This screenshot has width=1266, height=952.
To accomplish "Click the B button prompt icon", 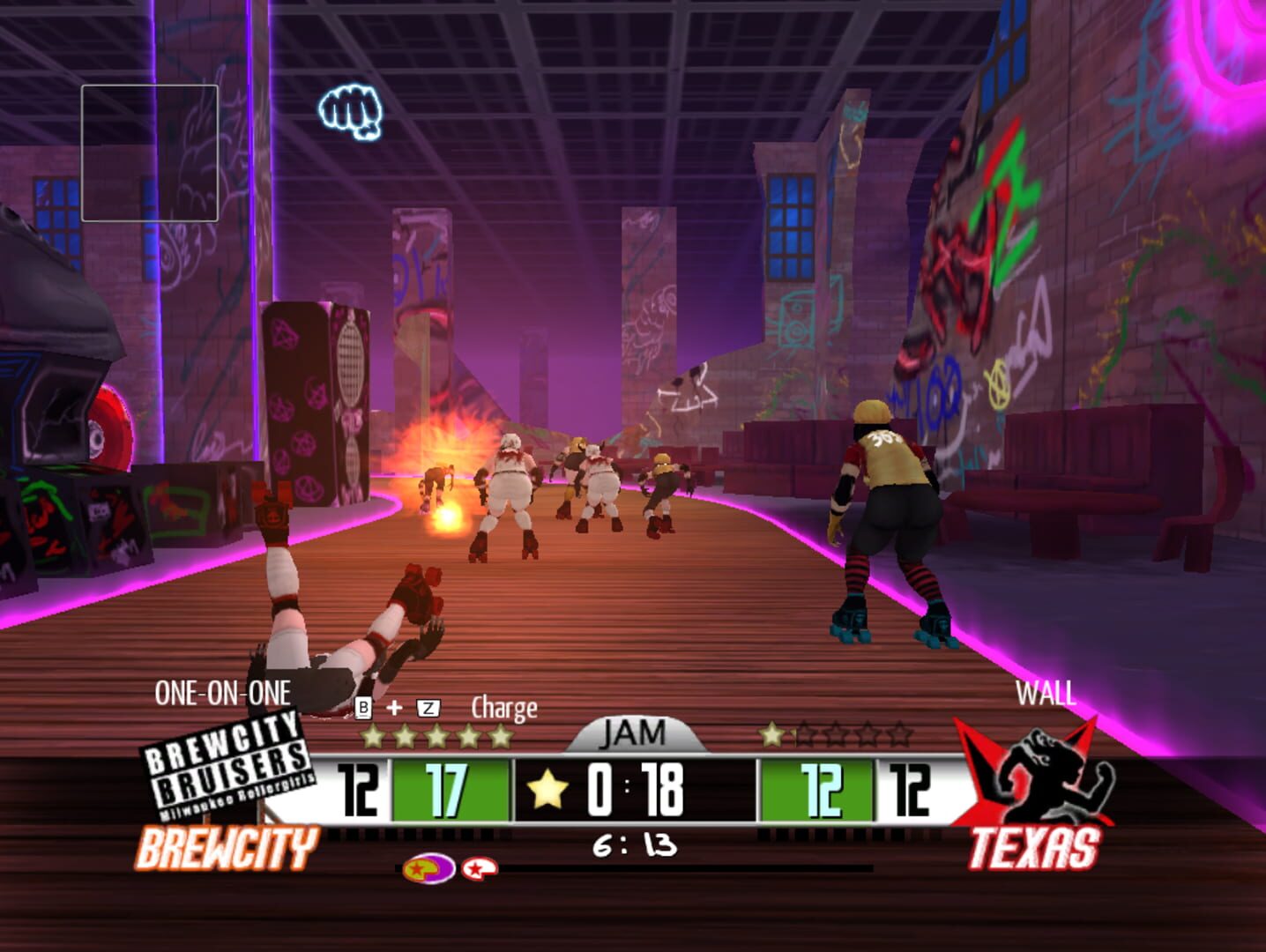I will tap(362, 707).
